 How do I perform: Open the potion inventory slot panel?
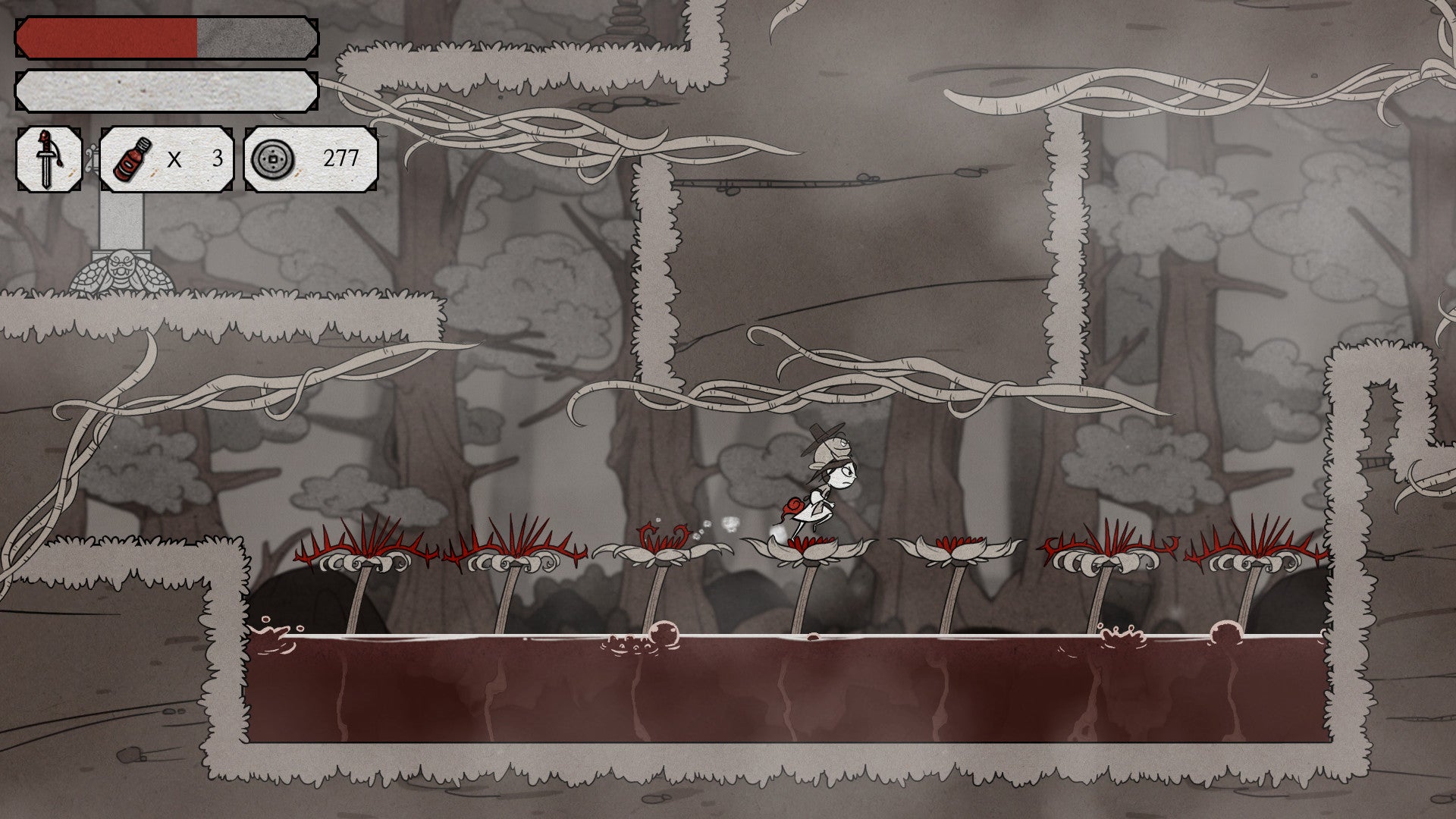pos(168,159)
